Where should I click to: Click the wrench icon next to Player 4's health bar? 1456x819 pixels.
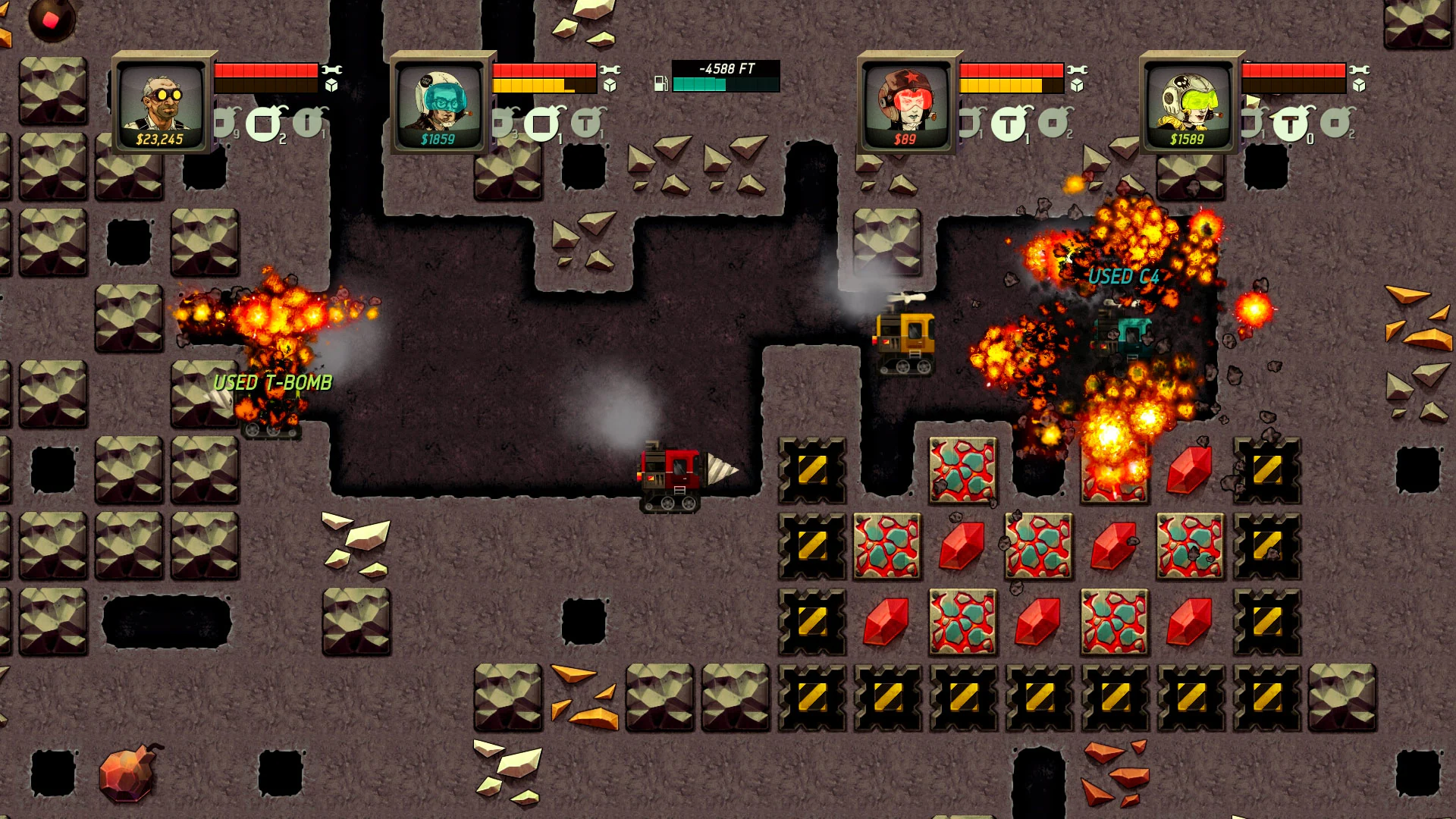pos(1360,68)
